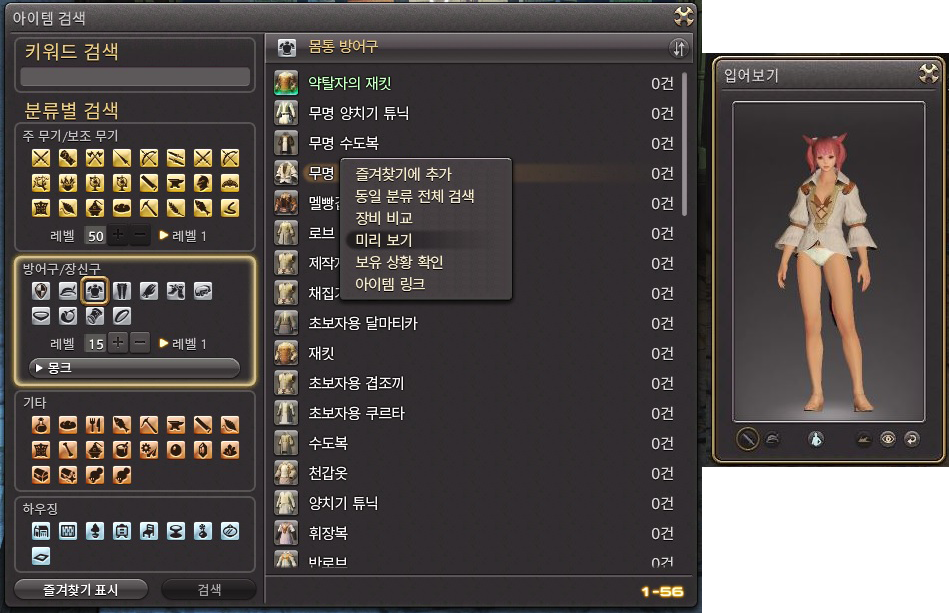The width and height of the screenshot is (949, 613).
Task: Open the 몽크 job dropdown
Action: click(x=134, y=368)
